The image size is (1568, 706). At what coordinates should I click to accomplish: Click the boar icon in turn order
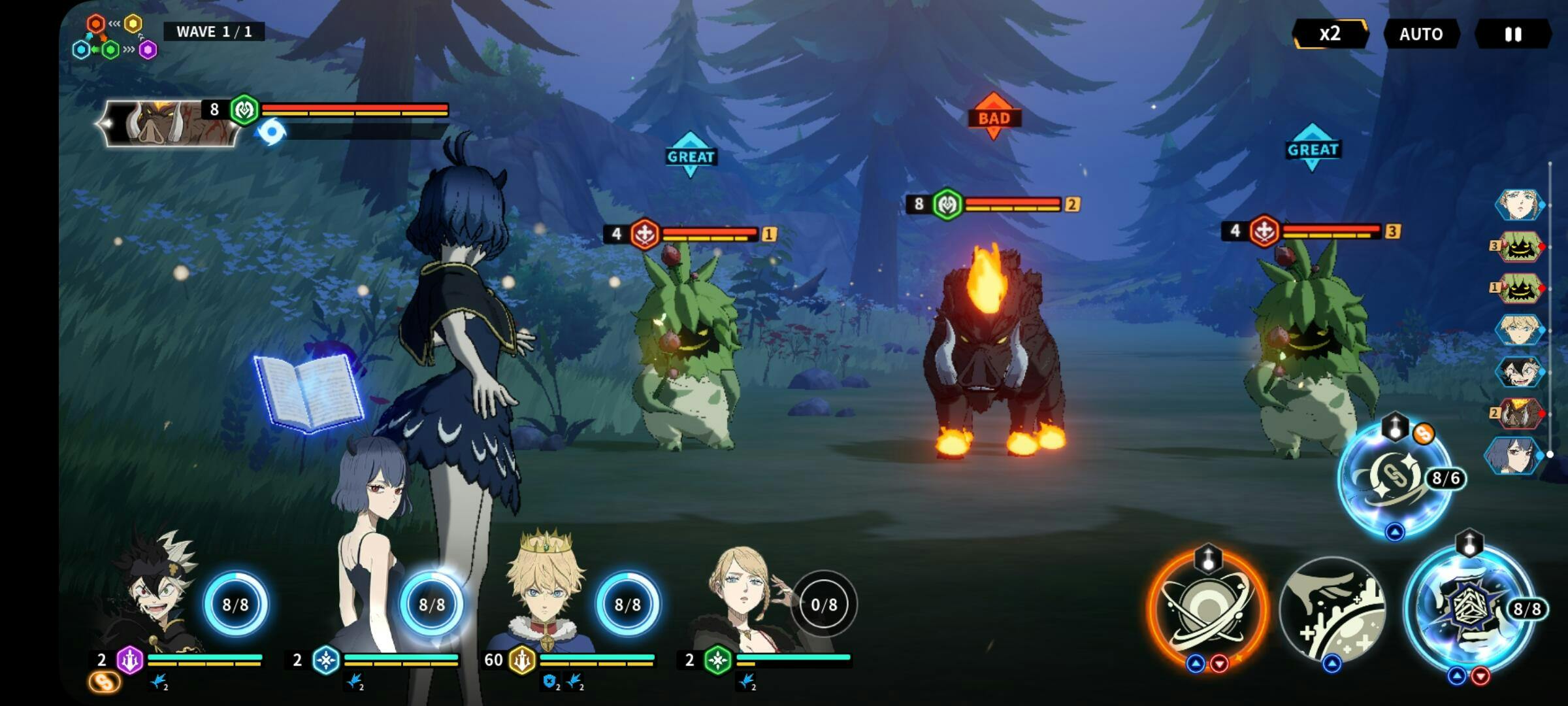1518,414
